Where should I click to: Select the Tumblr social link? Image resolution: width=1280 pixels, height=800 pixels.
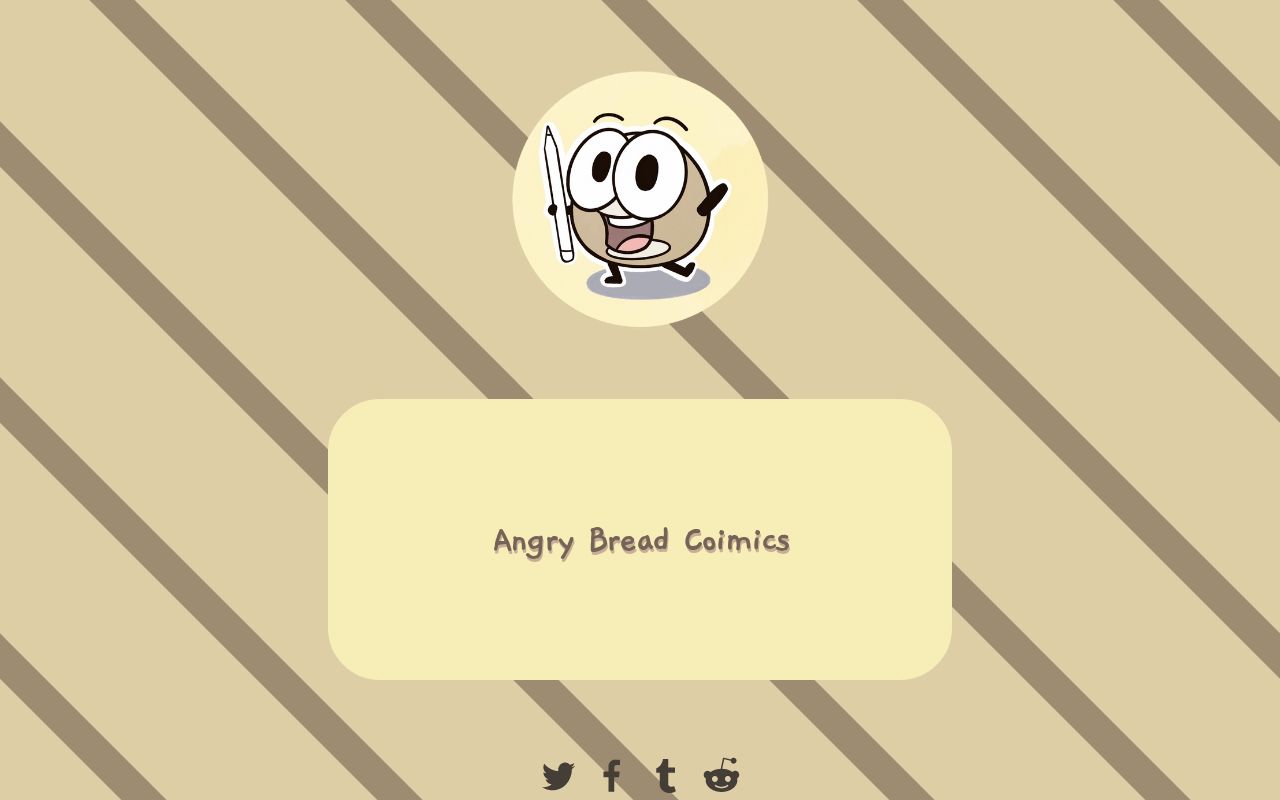point(665,773)
